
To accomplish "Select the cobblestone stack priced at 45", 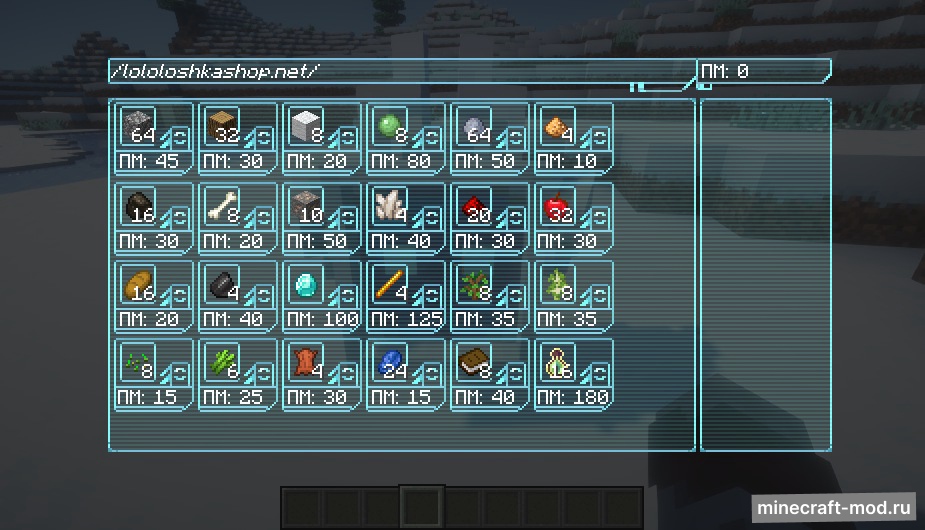I will pyautogui.click(x=138, y=127).
